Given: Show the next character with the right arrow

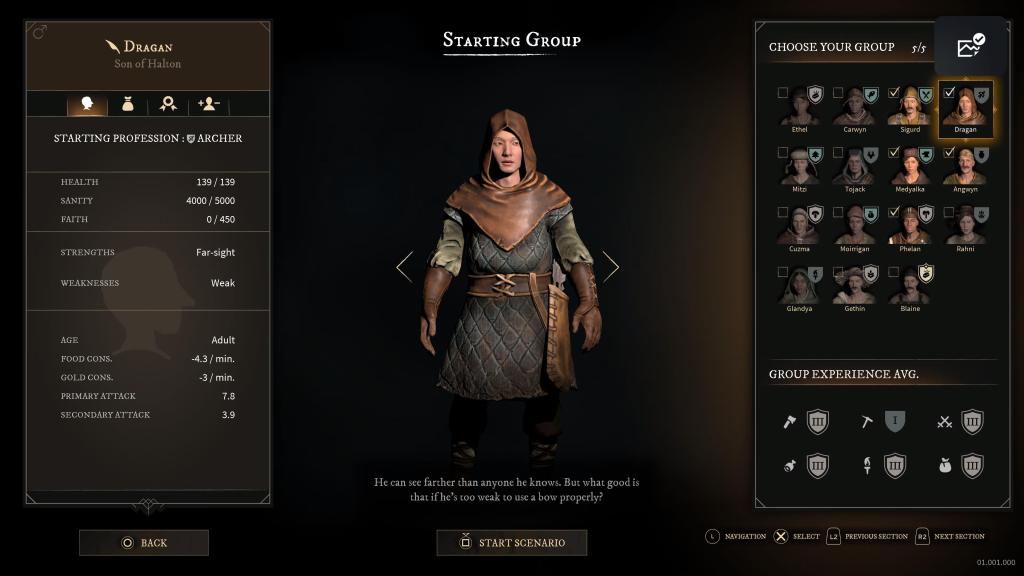Looking at the screenshot, I should pos(610,266).
